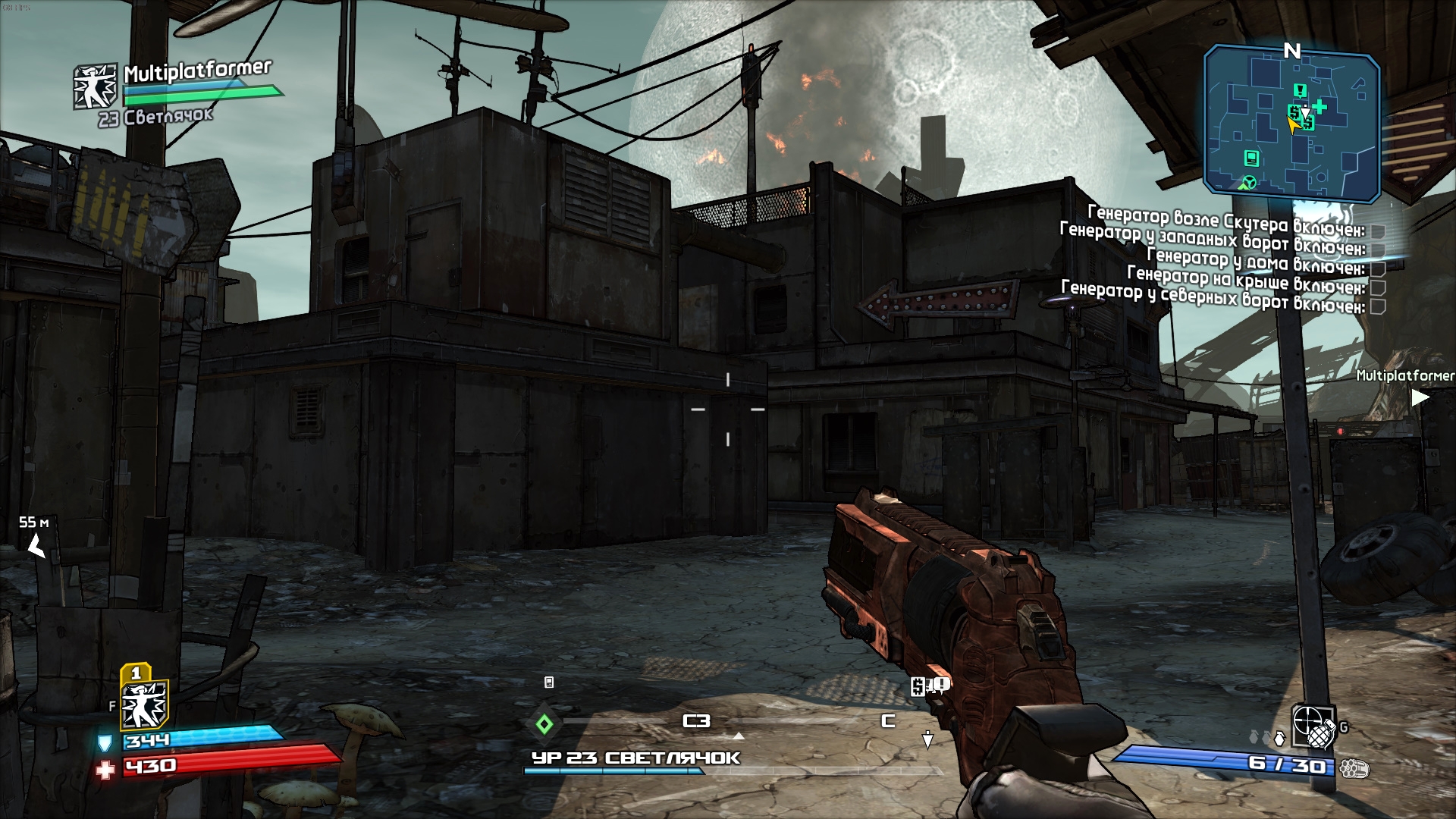Click the Multiplatformer off-screen player arrow
This screenshot has width=1456, height=819.
tap(1420, 397)
